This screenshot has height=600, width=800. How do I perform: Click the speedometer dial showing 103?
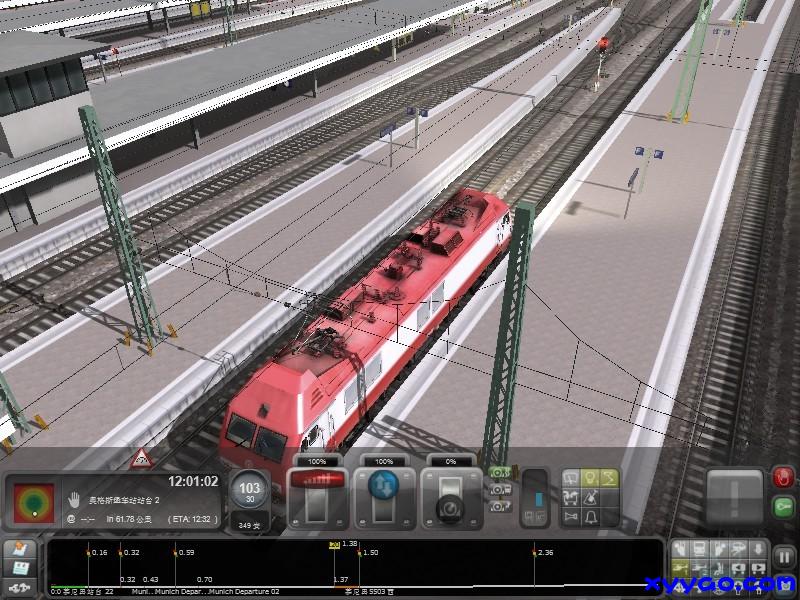click(247, 492)
